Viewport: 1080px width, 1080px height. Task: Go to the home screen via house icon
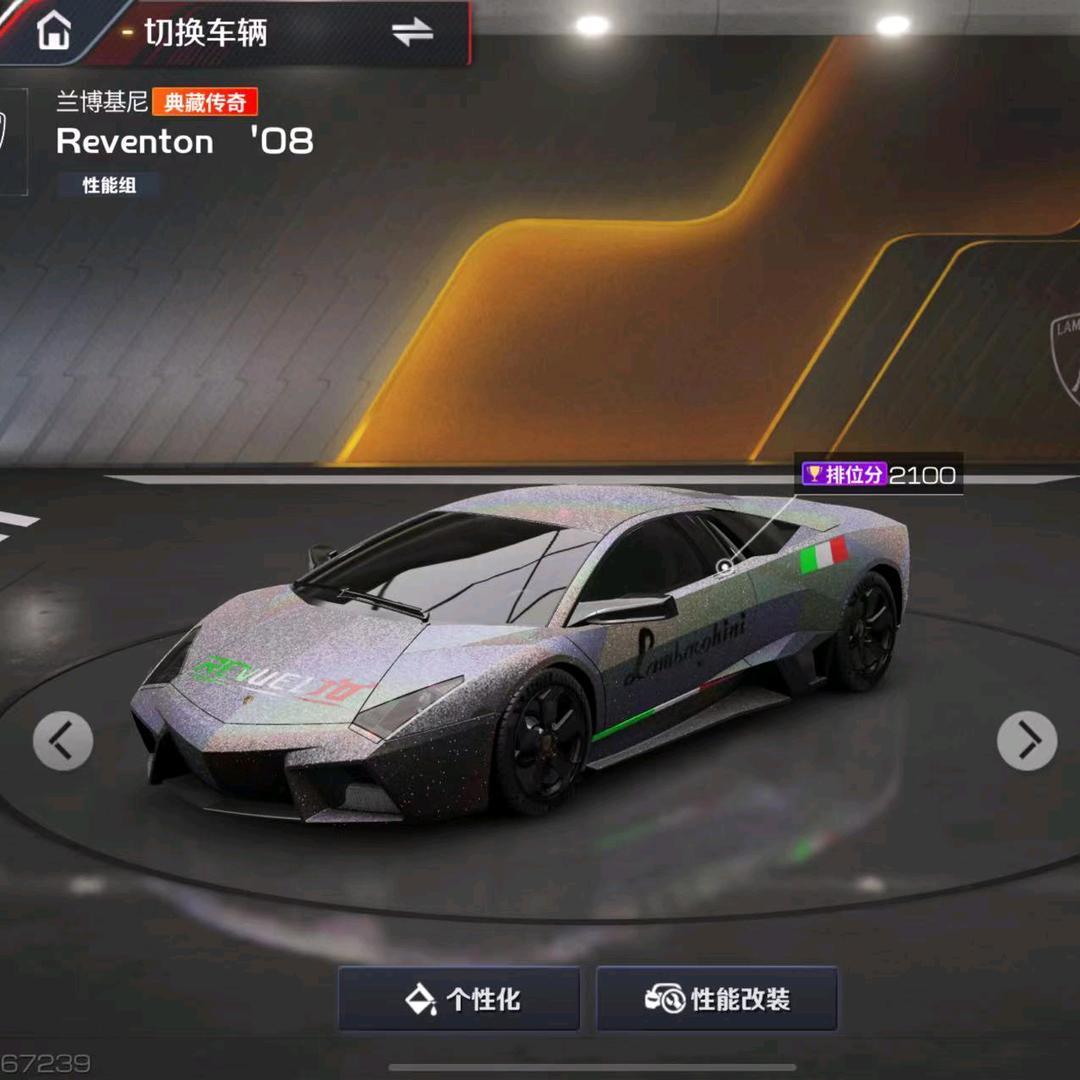(54, 31)
